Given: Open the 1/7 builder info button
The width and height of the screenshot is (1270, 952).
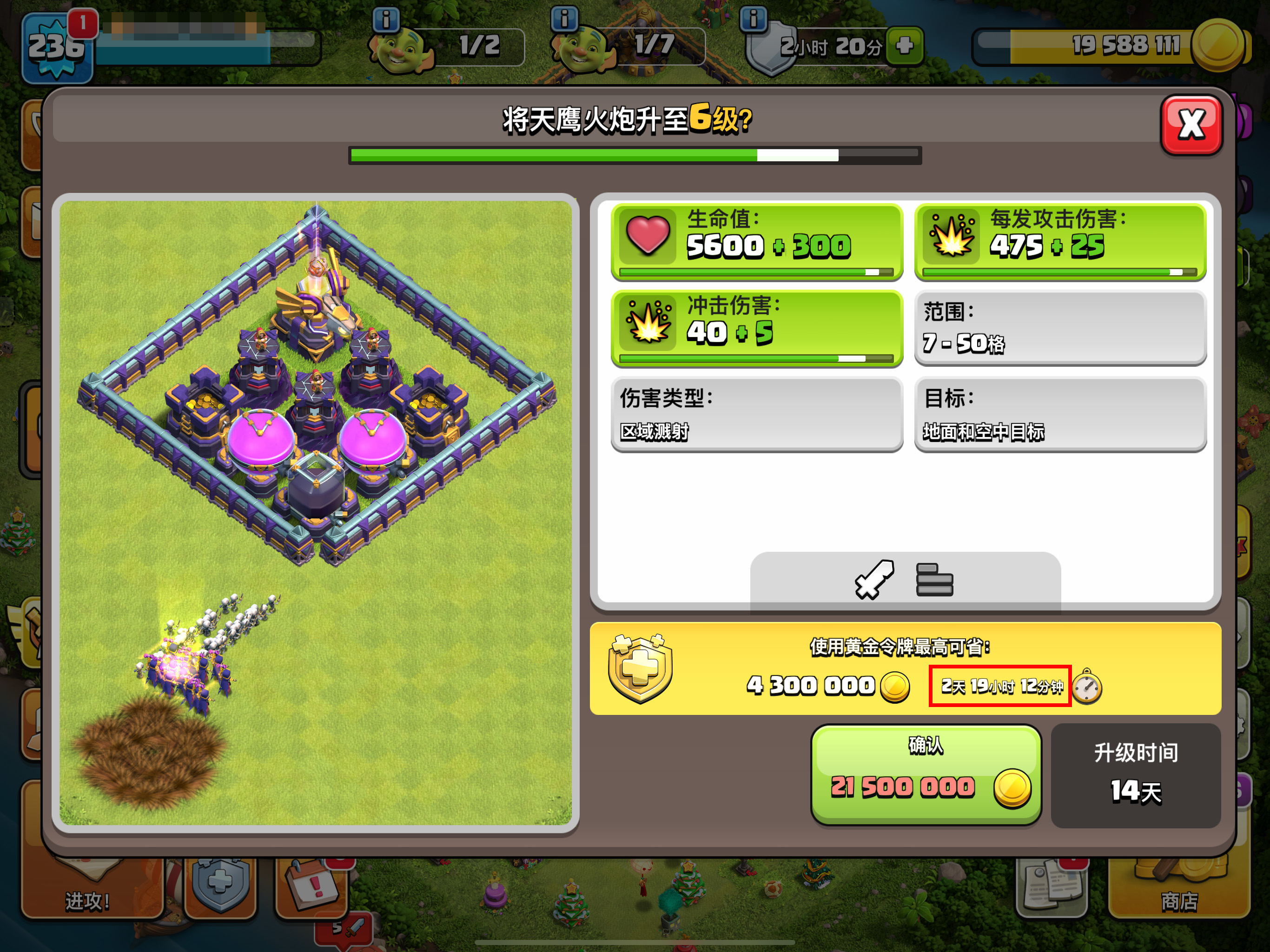Looking at the screenshot, I should 564,19.
